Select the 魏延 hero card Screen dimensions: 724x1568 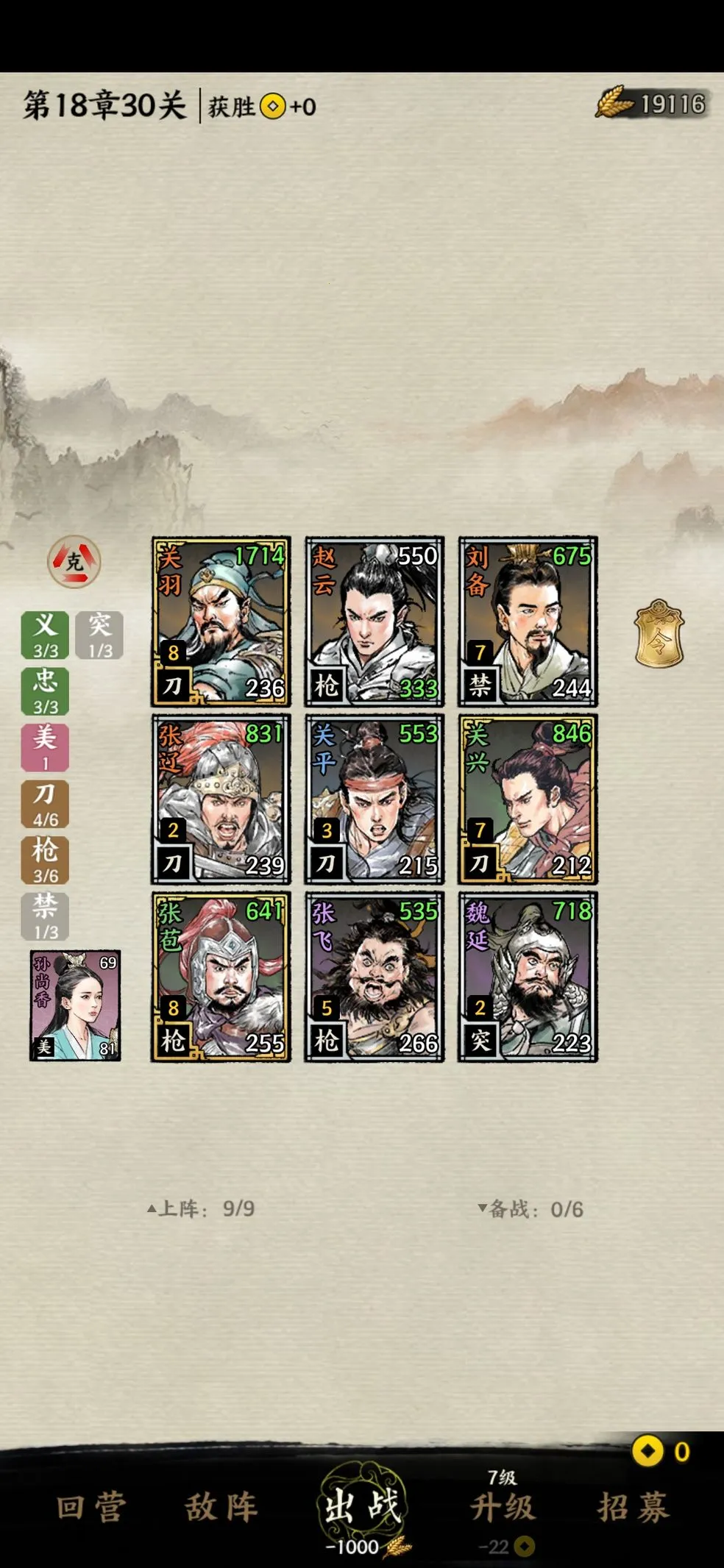click(x=528, y=977)
